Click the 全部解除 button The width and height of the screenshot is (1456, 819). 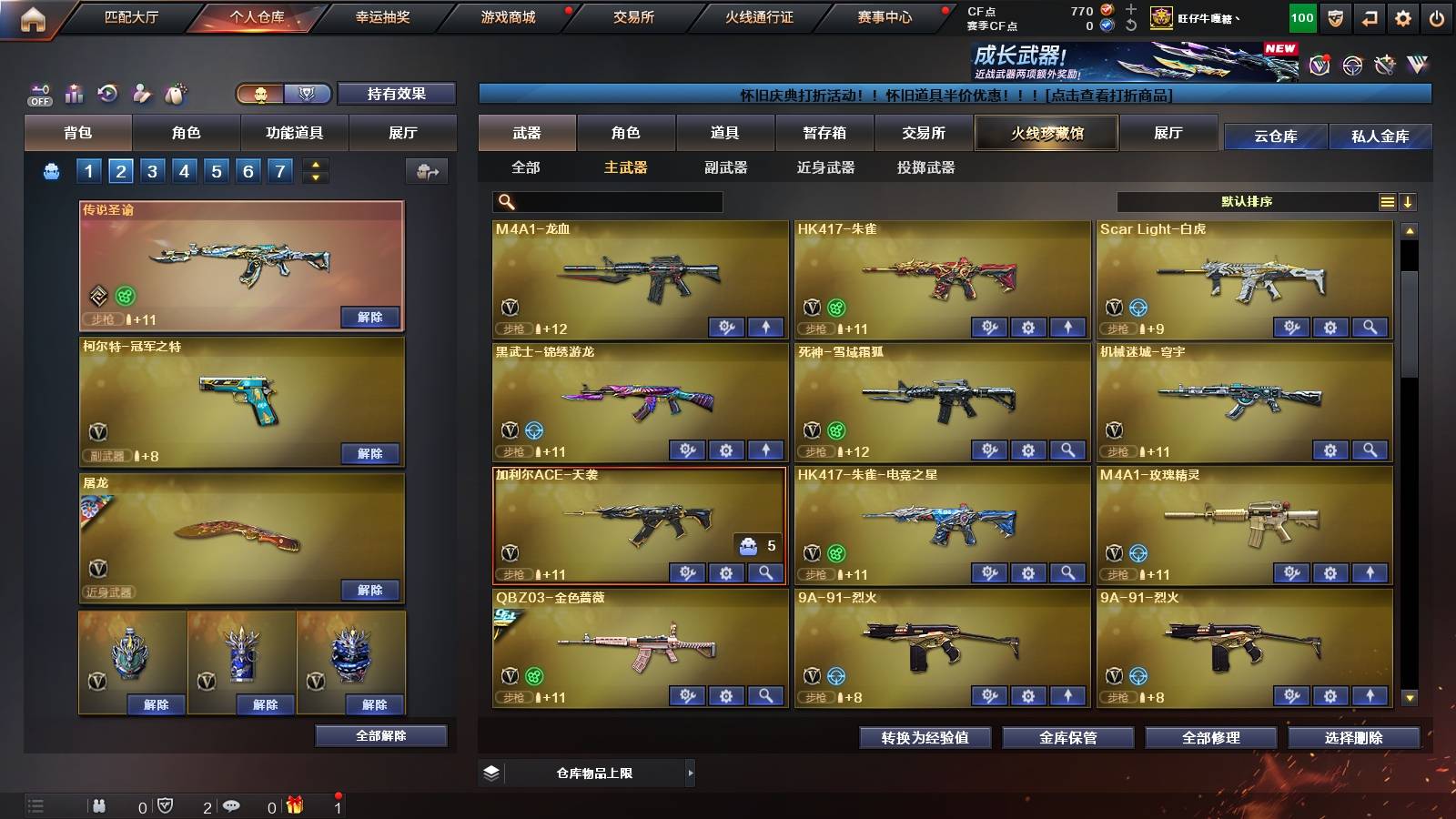coord(379,735)
